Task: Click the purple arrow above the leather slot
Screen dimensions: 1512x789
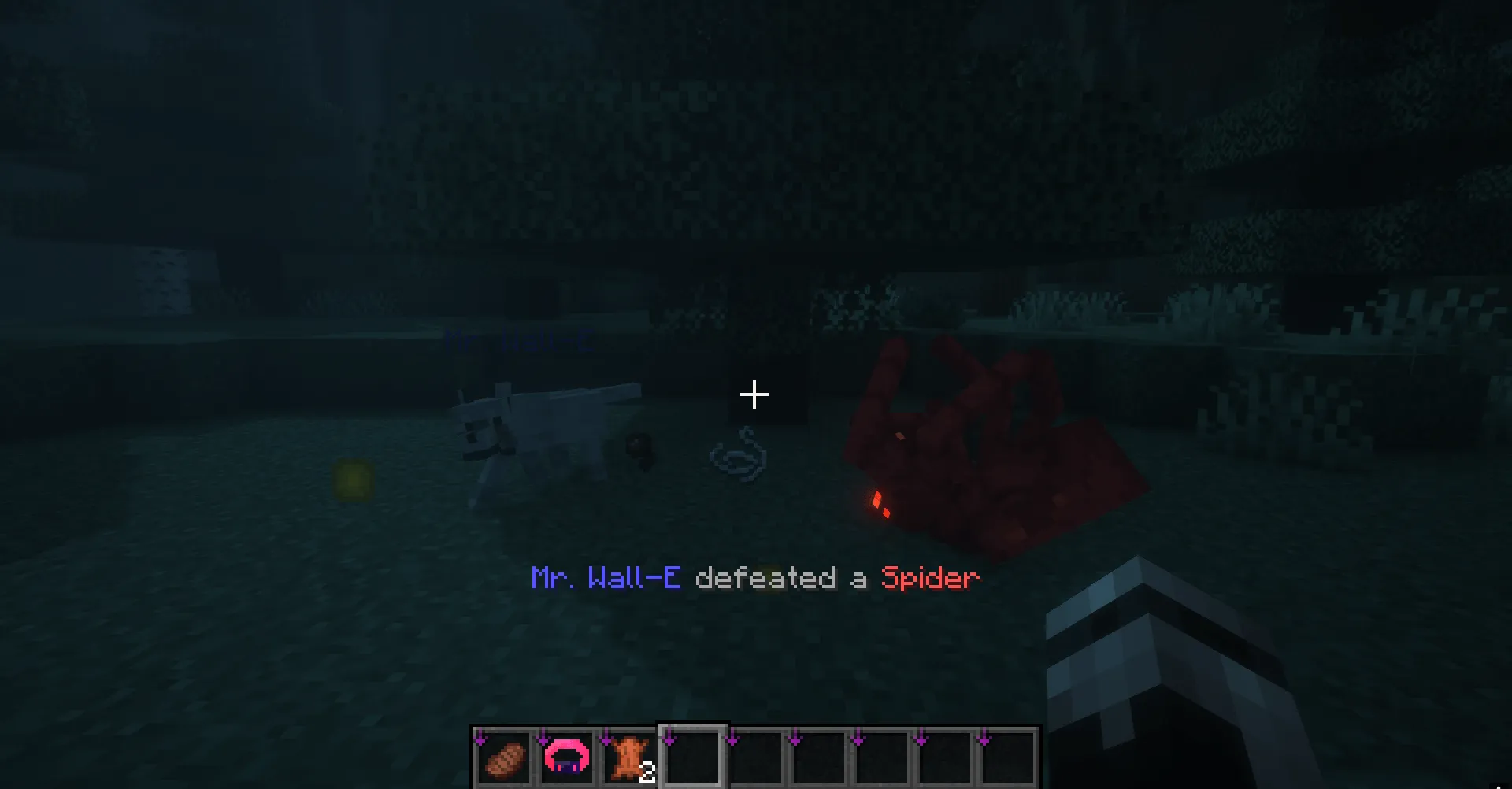Action: pos(605,739)
